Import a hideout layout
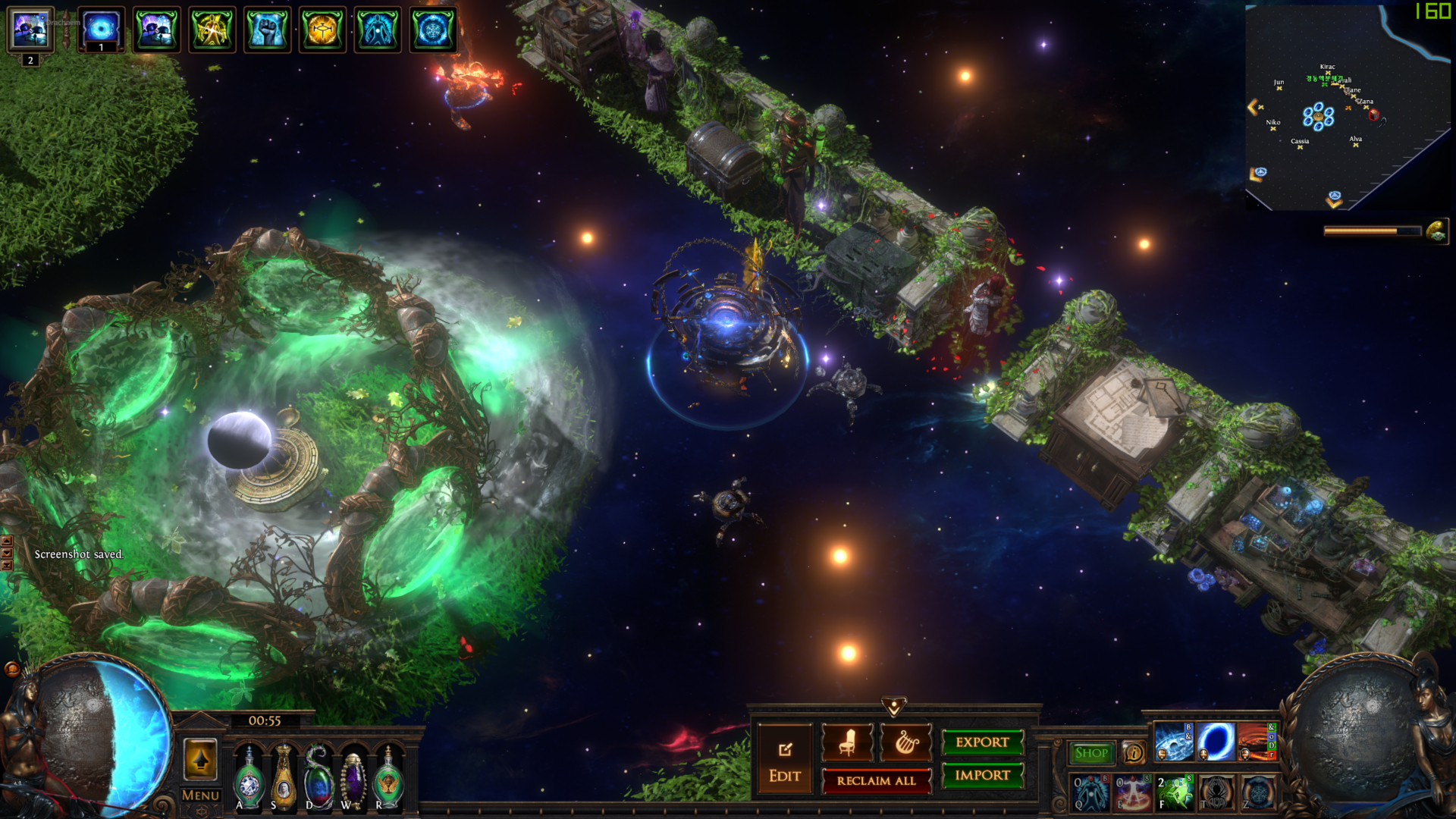The height and width of the screenshot is (819, 1456). tap(982, 775)
